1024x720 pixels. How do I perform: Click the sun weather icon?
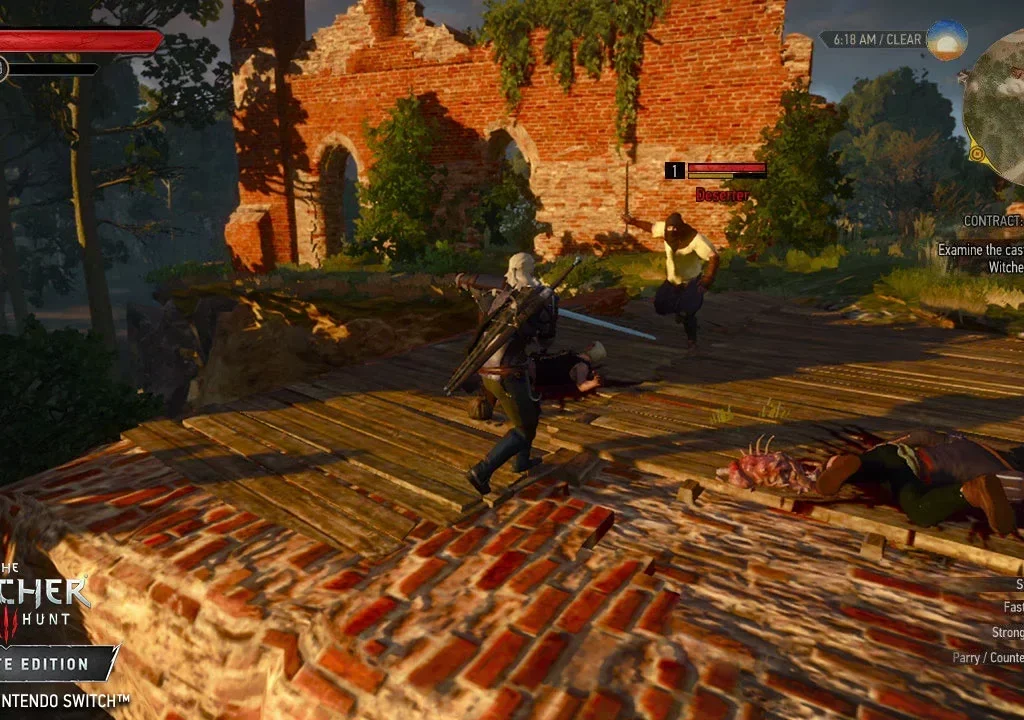click(945, 40)
